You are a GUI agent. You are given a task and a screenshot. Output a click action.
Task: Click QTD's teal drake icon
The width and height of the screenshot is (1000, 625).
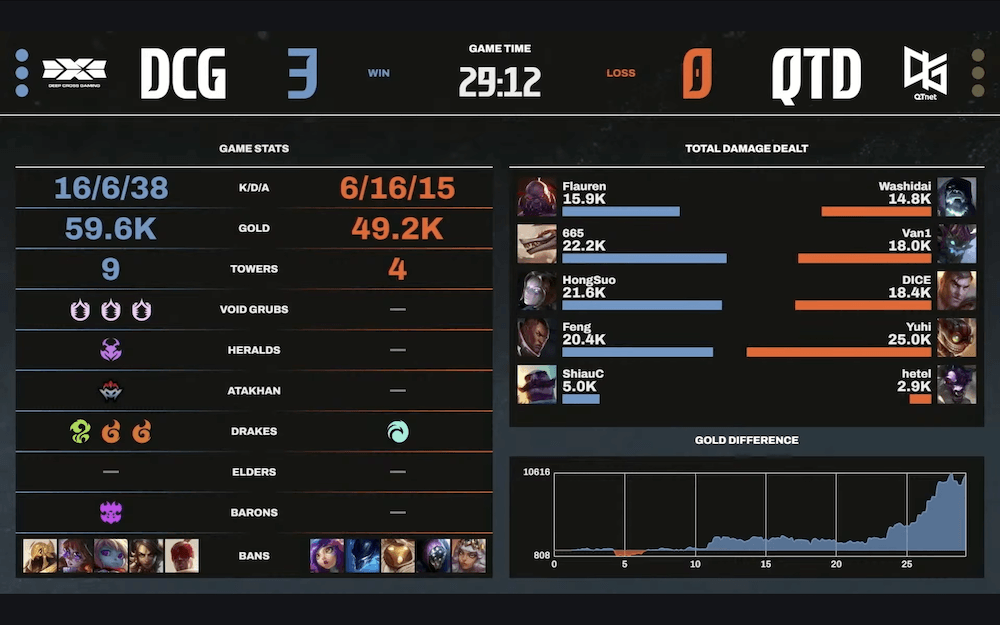click(397, 432)
